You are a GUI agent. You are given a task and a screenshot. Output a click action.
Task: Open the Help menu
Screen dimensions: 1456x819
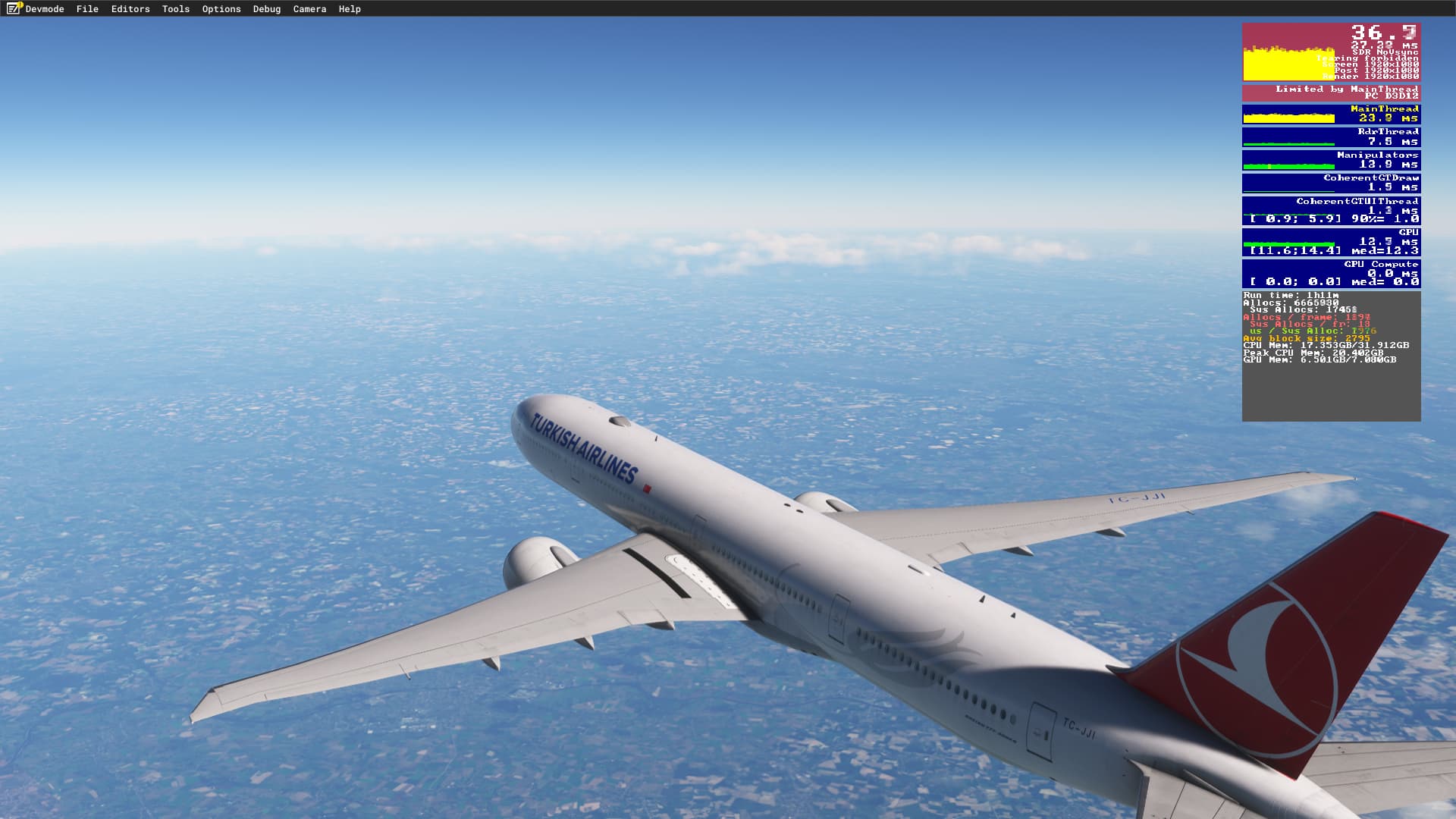[x=348, y=8]
